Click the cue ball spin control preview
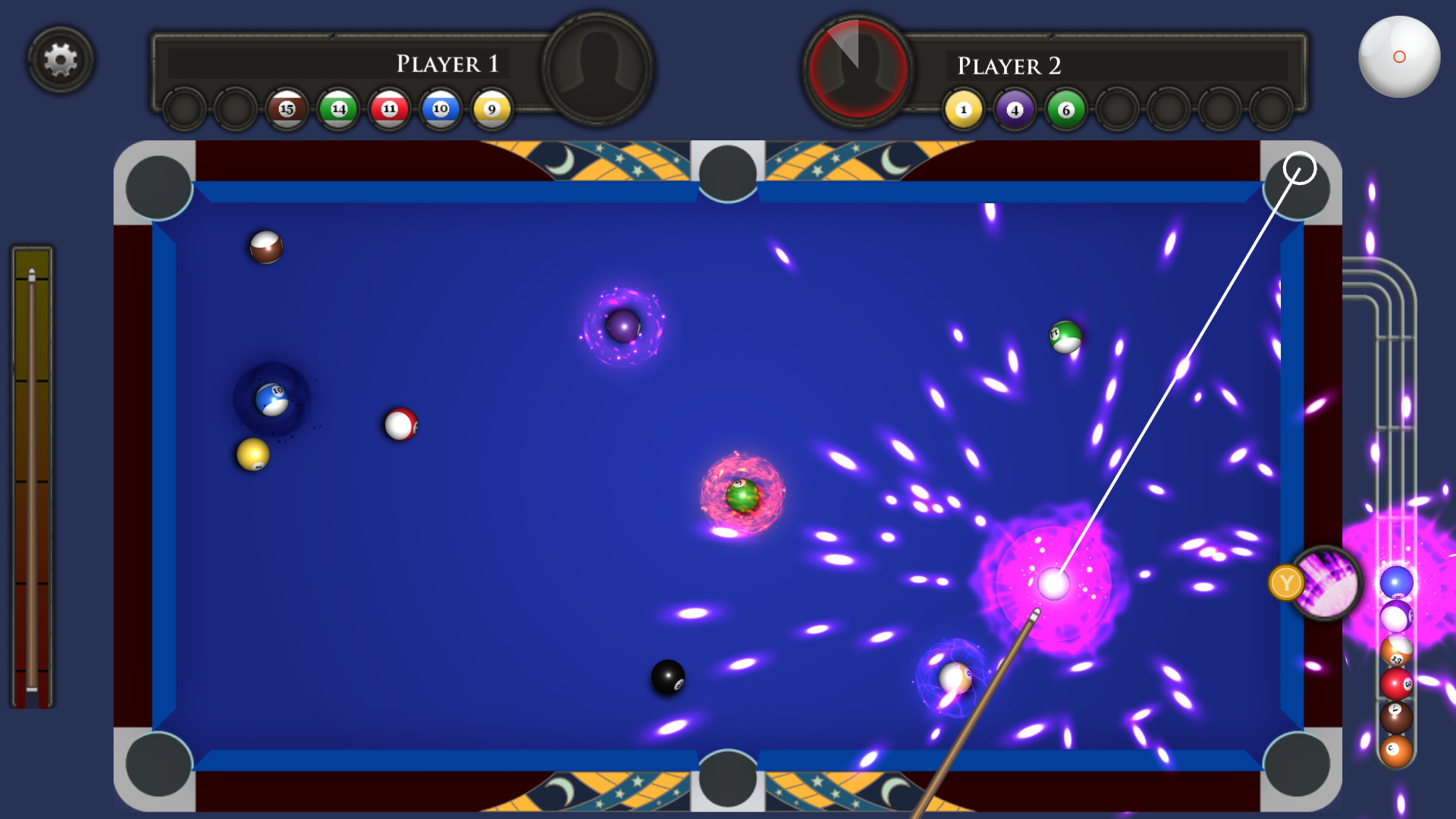This screenshot has width=1456, height=819. (x=1399, y=55)
